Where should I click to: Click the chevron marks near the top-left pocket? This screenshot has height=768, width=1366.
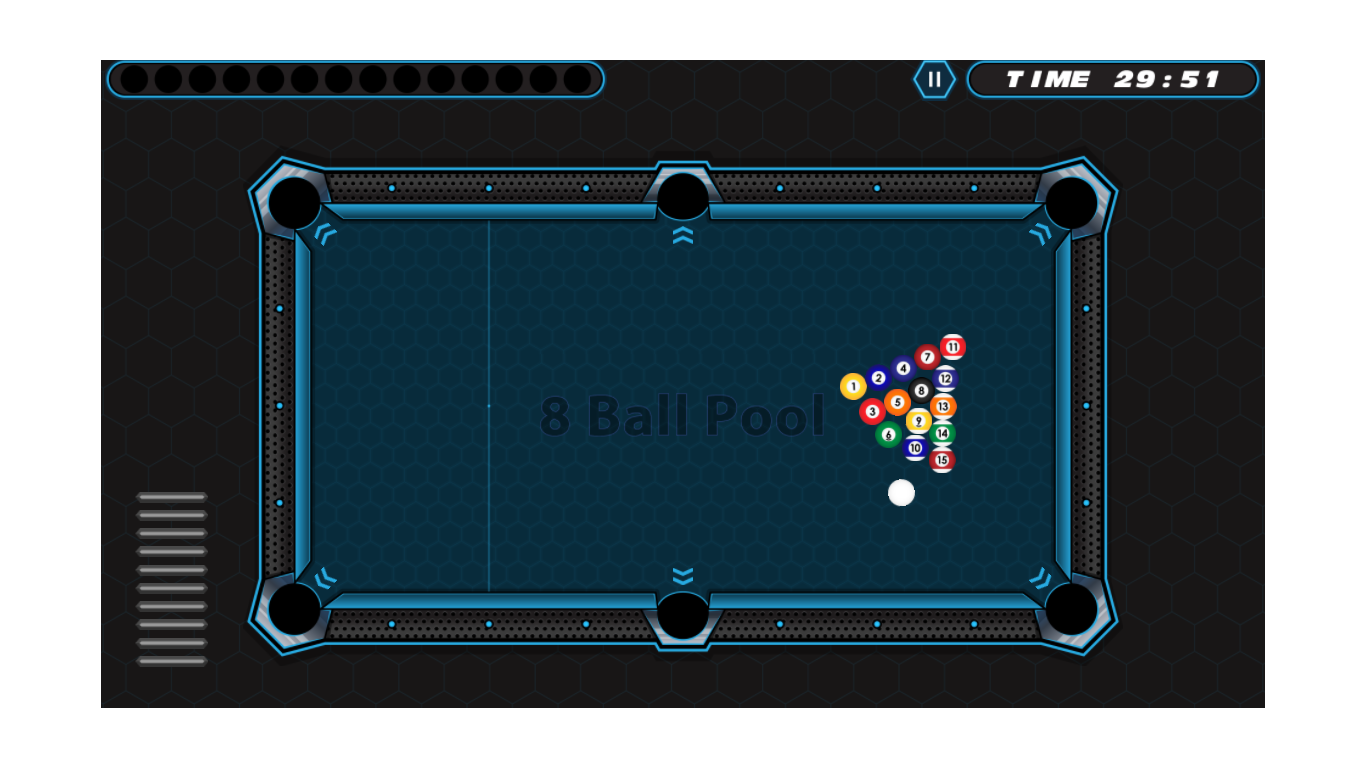coord(325,233)
